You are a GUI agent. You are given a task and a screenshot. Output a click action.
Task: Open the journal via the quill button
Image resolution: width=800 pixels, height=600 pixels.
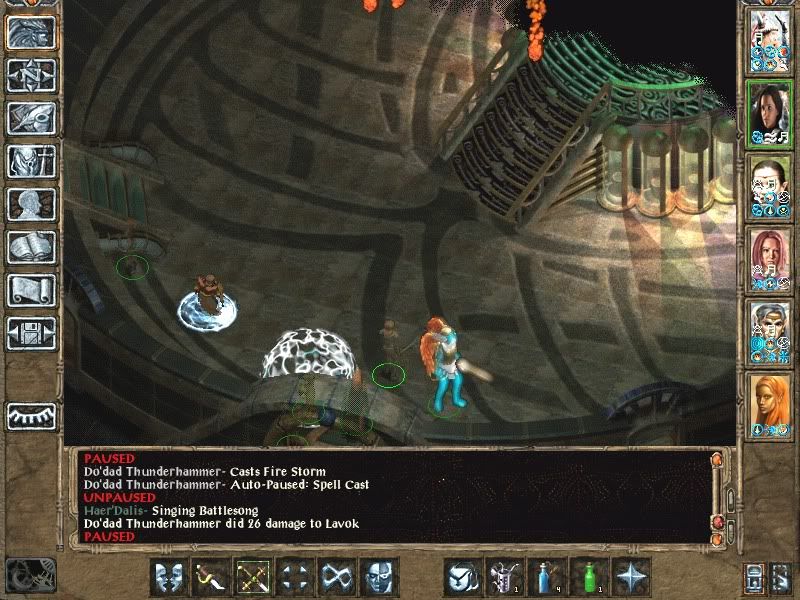[31, 118]
